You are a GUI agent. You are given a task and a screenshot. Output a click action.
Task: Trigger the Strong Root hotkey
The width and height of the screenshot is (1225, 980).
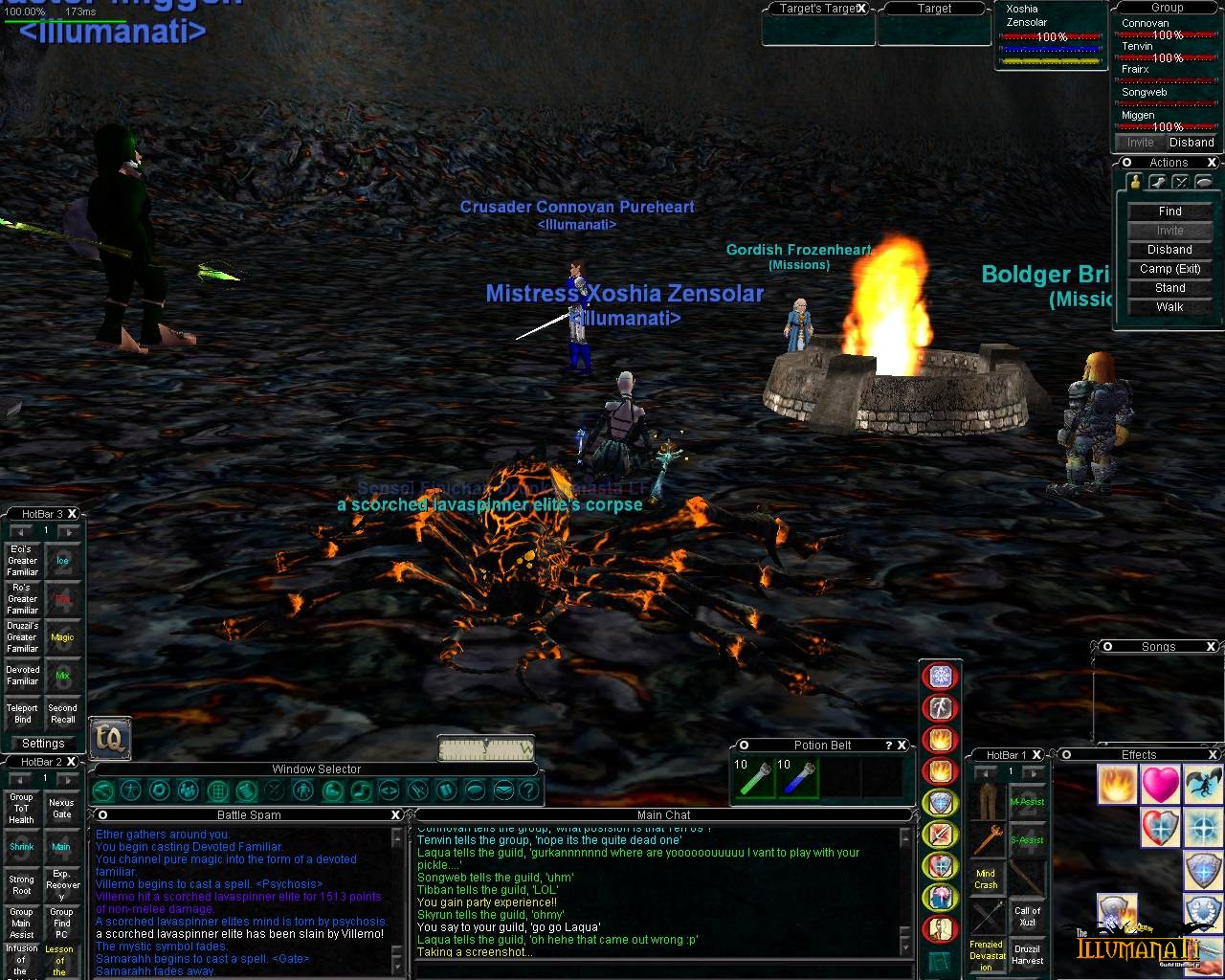[21, 885]
